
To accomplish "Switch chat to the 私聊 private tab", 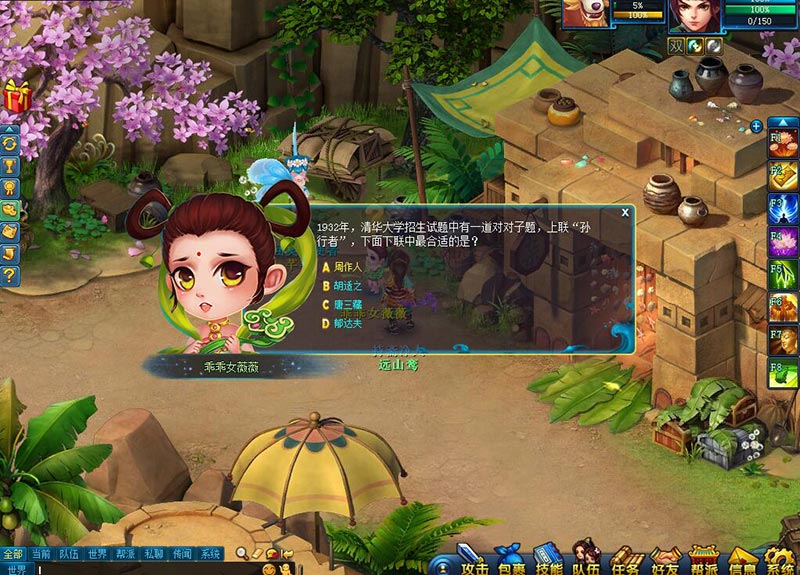I will (153, 553).
